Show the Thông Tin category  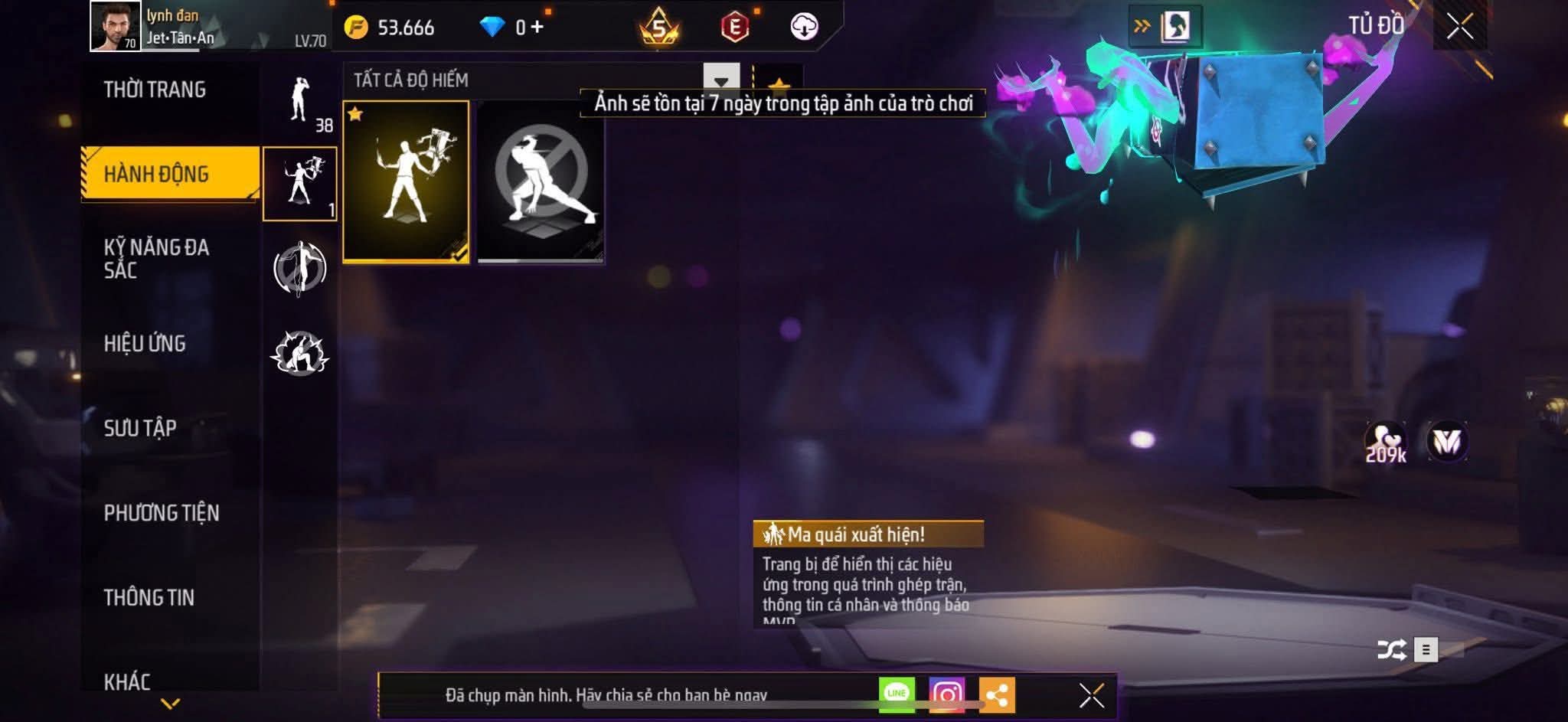tap(149, 597)
